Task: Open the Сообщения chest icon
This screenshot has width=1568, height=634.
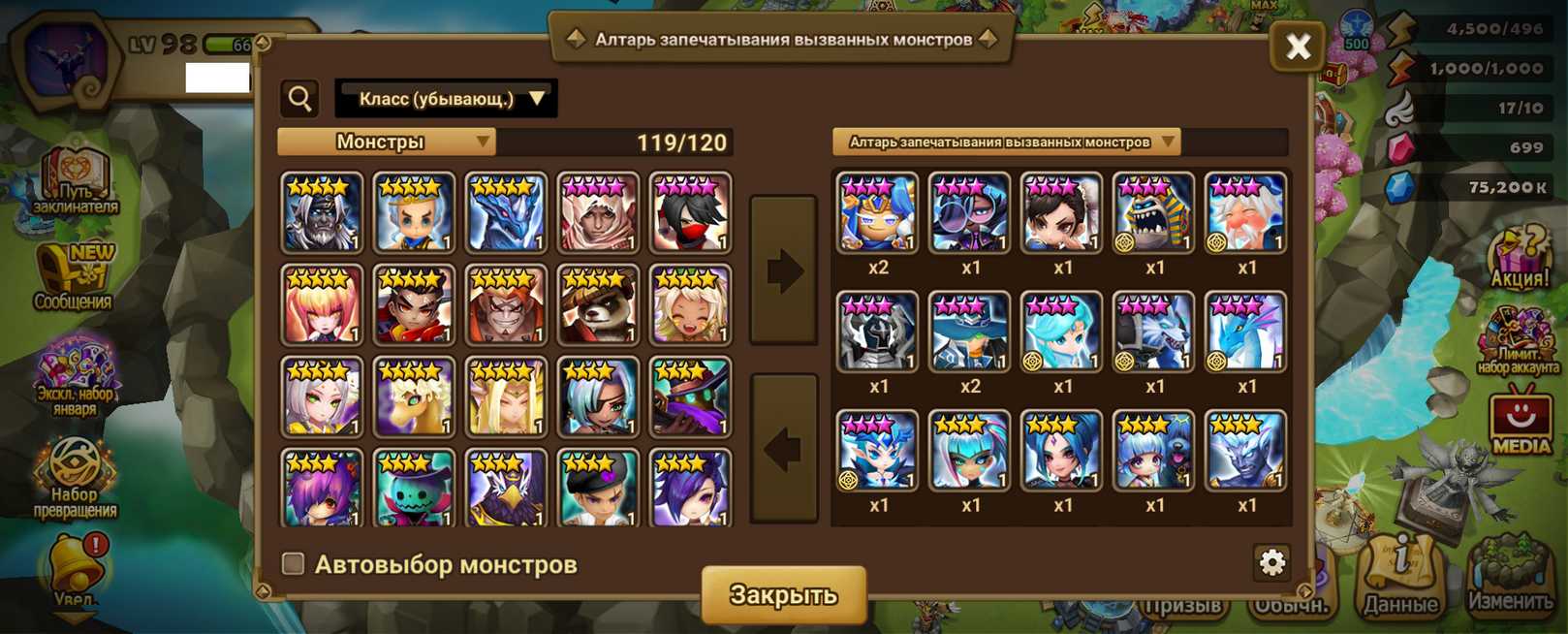Action: click(74, 278)
